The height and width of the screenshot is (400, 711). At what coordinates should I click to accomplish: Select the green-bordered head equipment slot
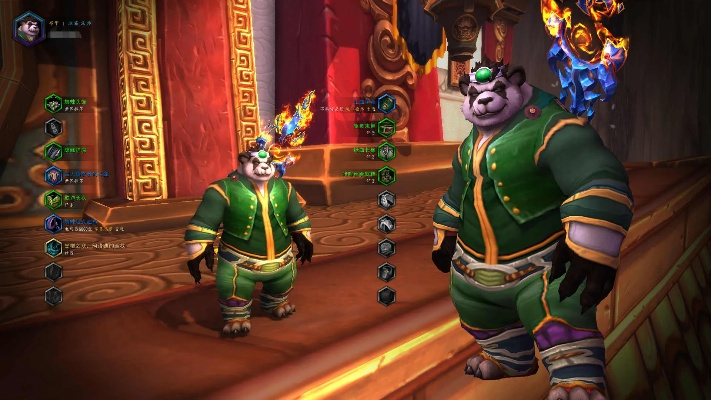point(53,103)
